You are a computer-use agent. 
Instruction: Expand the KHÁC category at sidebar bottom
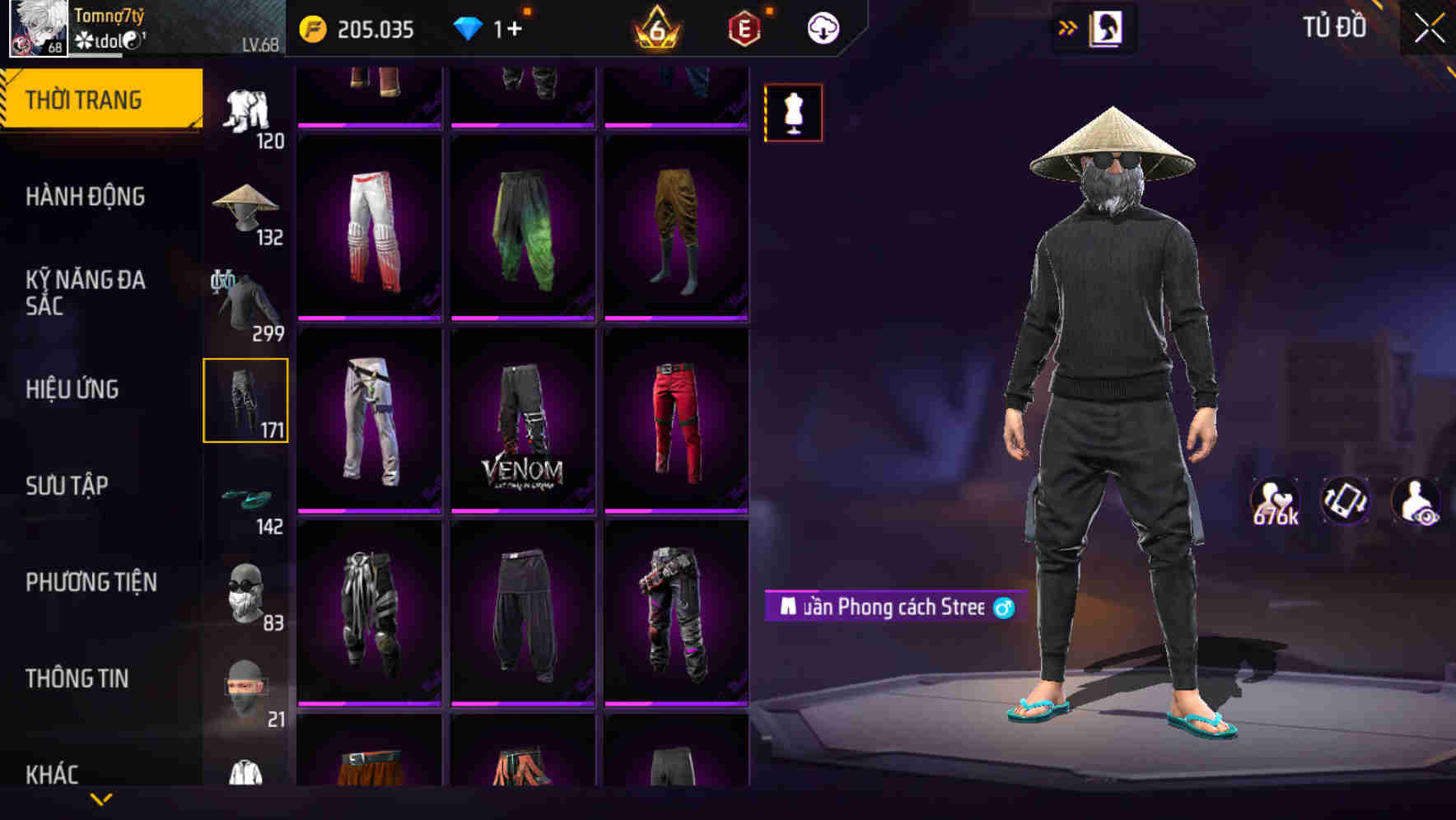[x=54, y=772]
